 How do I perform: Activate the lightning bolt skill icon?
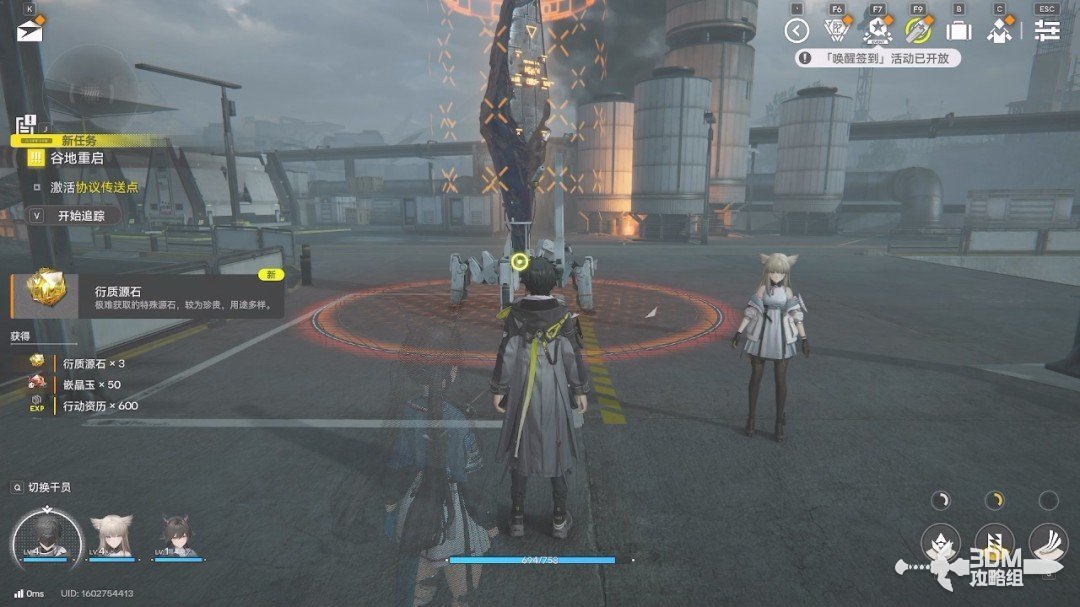point(994,542)
